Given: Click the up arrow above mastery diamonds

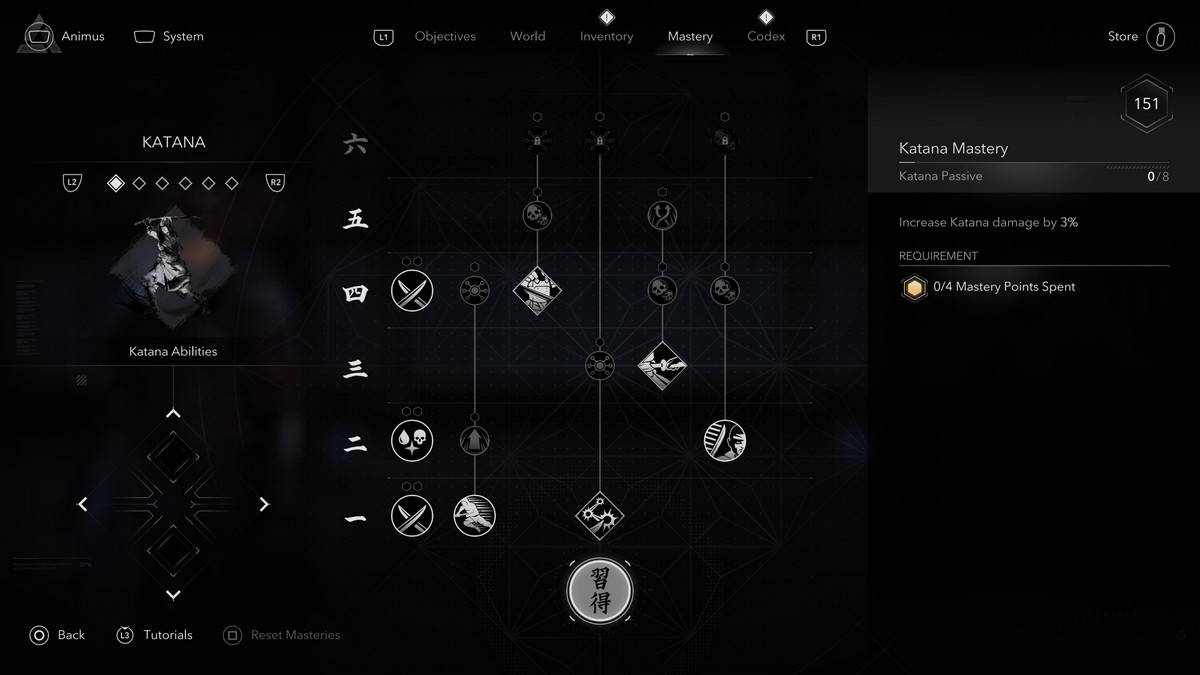Looking at the screenshot, I should (173, 414).
